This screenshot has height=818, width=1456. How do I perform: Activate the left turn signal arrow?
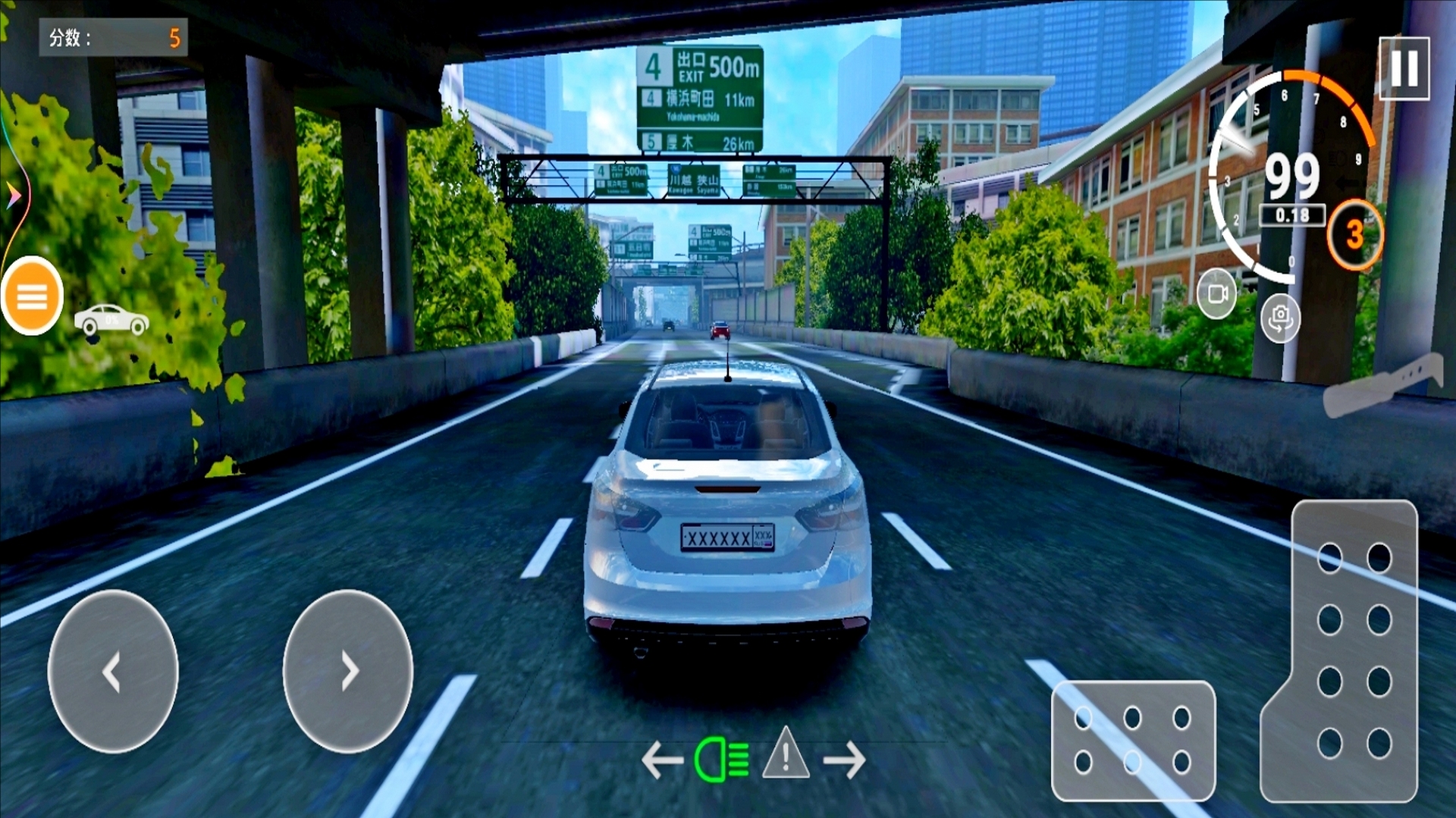662,760
